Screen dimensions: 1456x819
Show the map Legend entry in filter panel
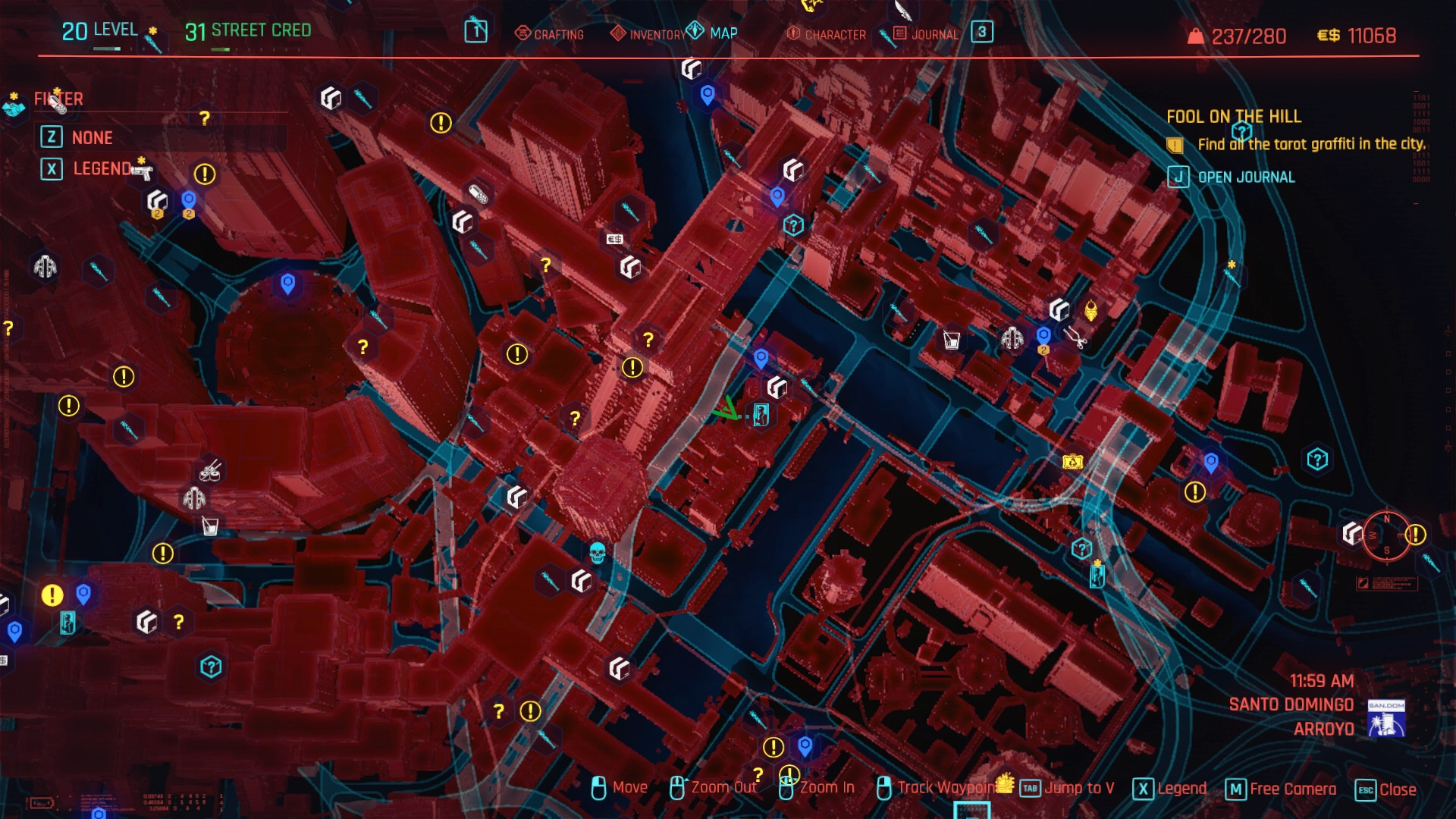(102, 168)
